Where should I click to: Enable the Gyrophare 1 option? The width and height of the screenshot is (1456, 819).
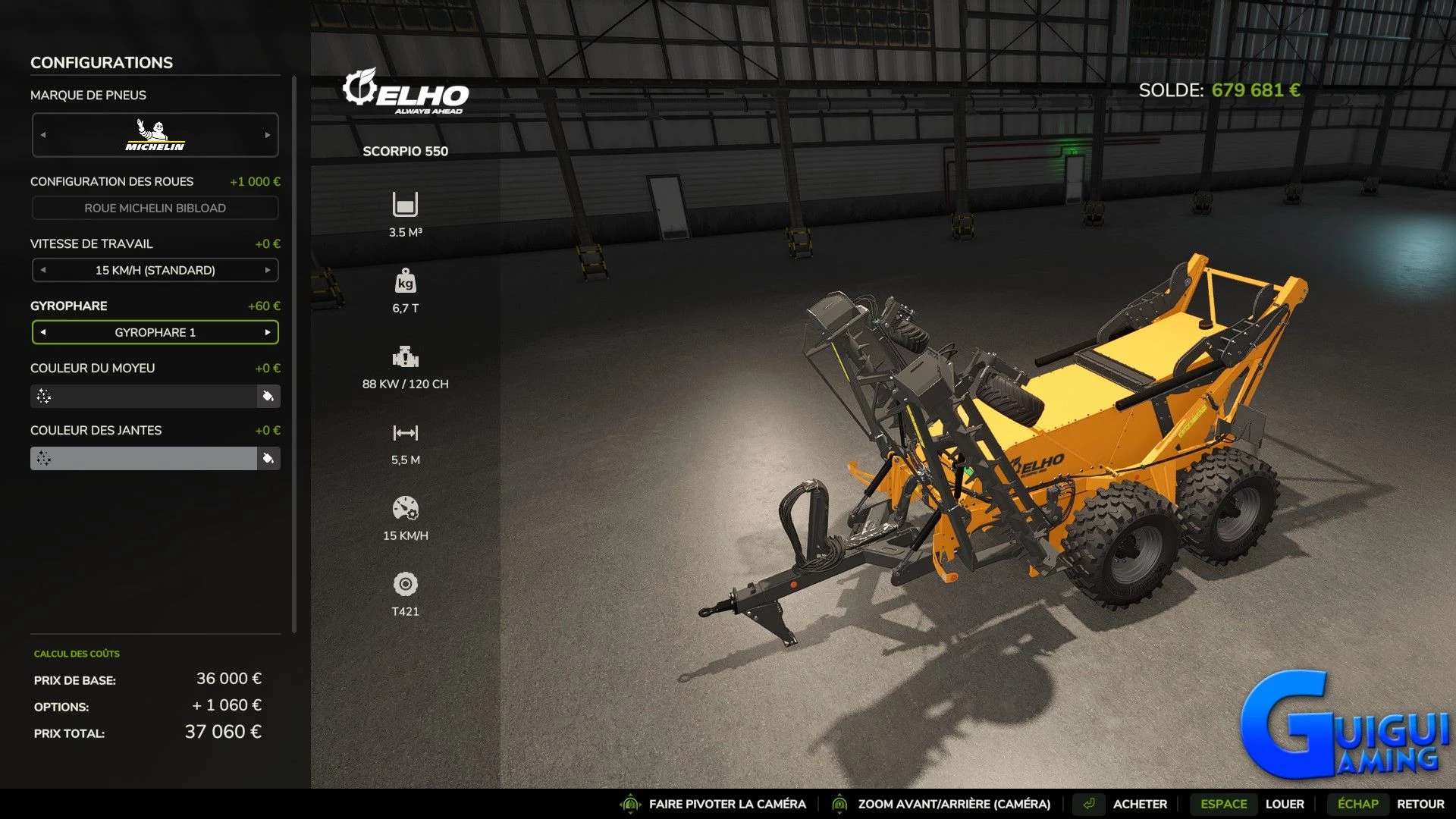pyautogui.click(x=155, y=332)
